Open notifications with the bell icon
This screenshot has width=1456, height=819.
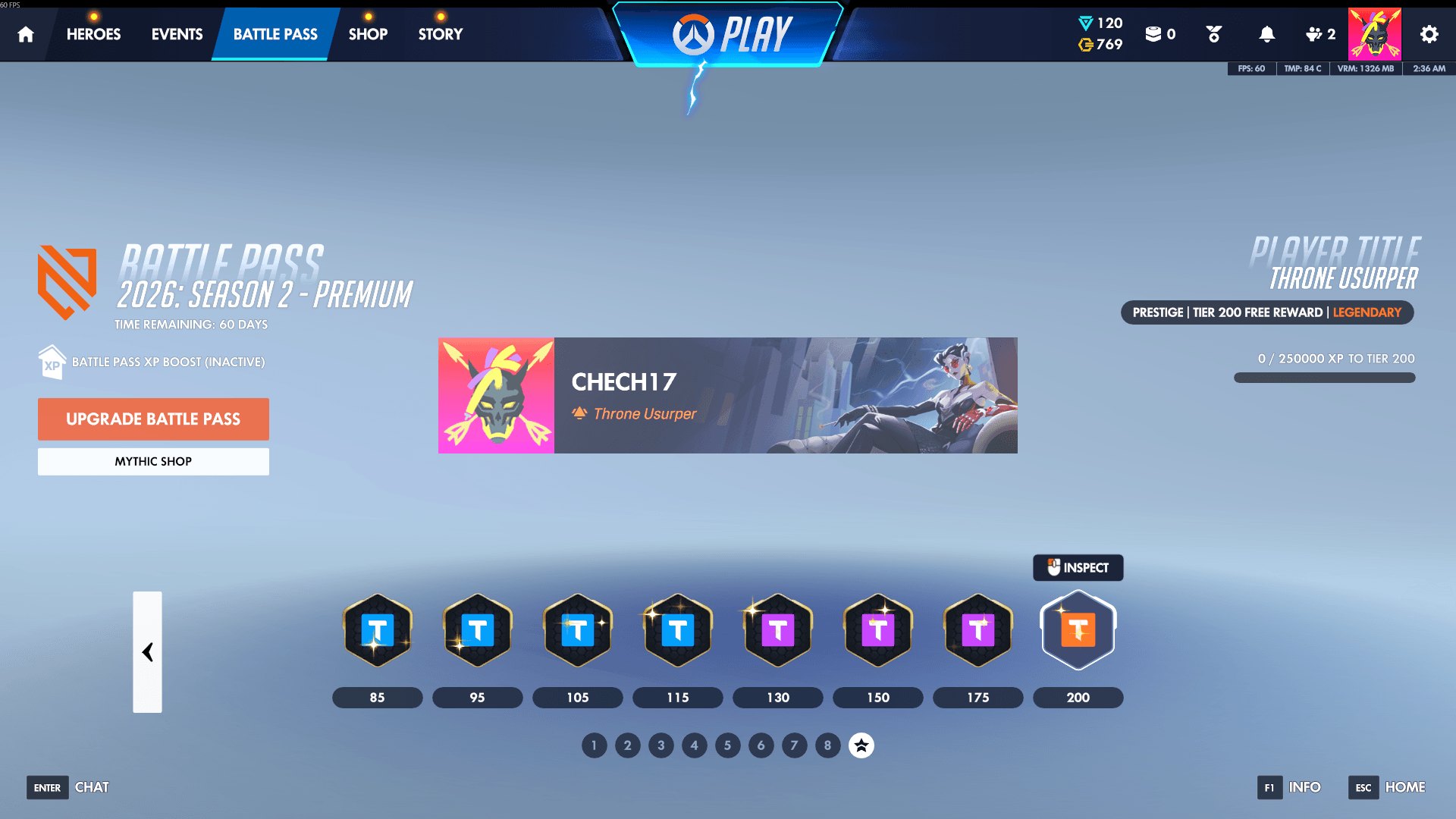[1266, 34]
